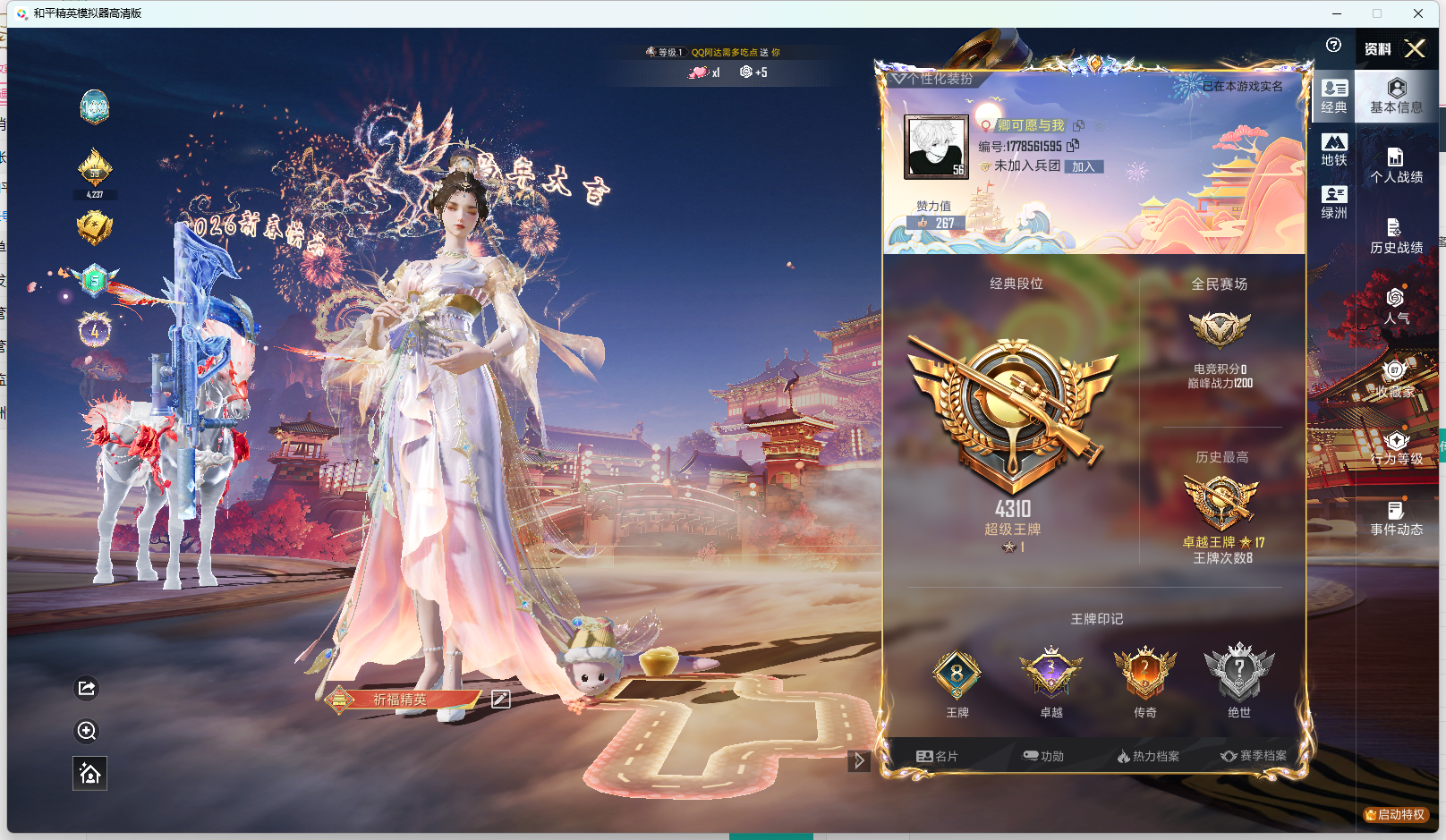Click the 启动特权 launch privilege button

tap(1394, 815)
